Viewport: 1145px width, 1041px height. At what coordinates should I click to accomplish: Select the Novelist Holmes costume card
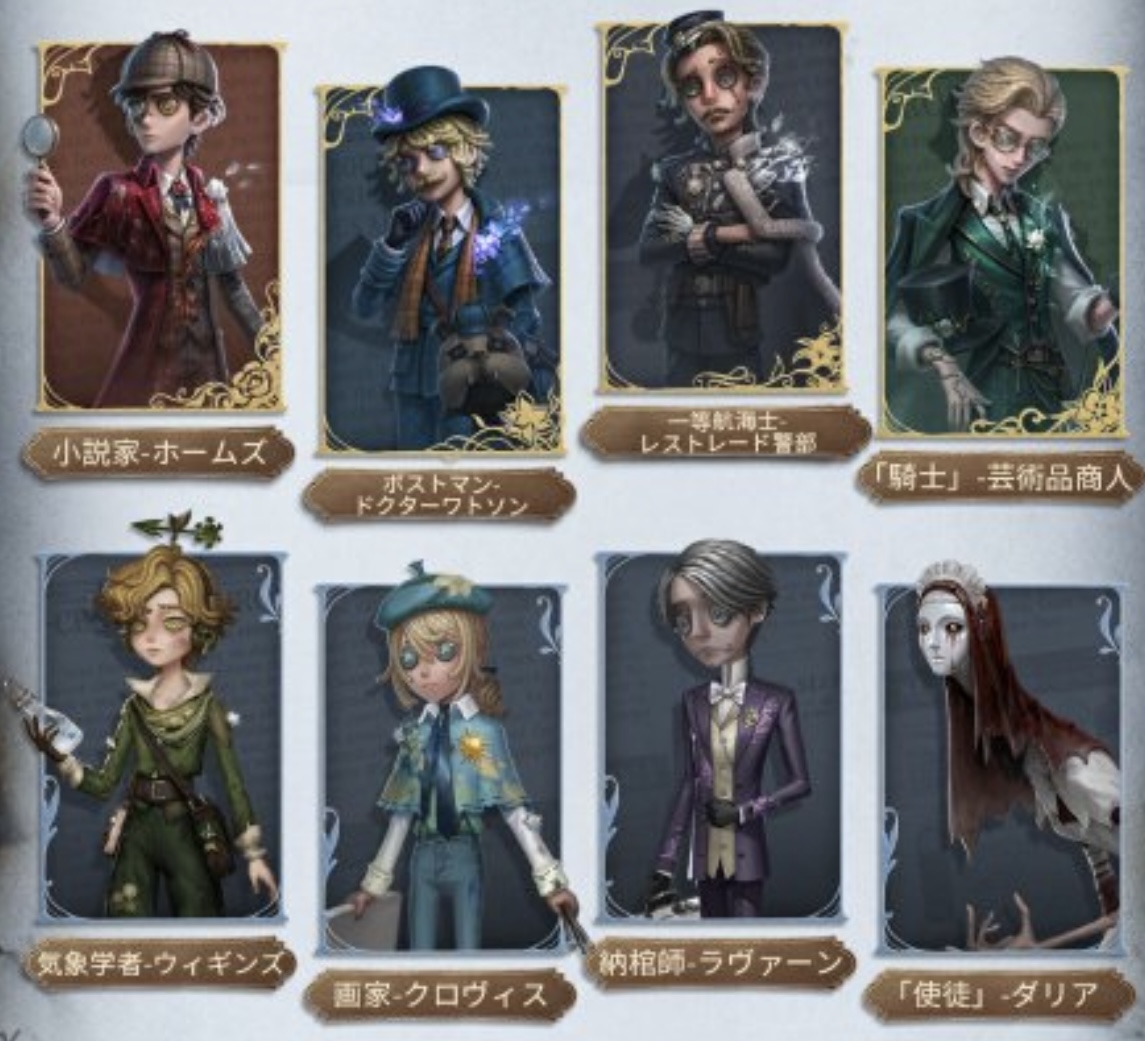[160, 225]
